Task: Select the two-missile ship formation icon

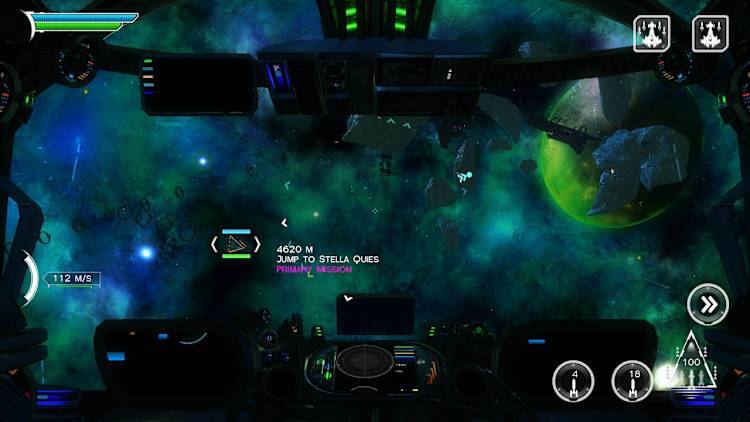Action: coord(710,34)
